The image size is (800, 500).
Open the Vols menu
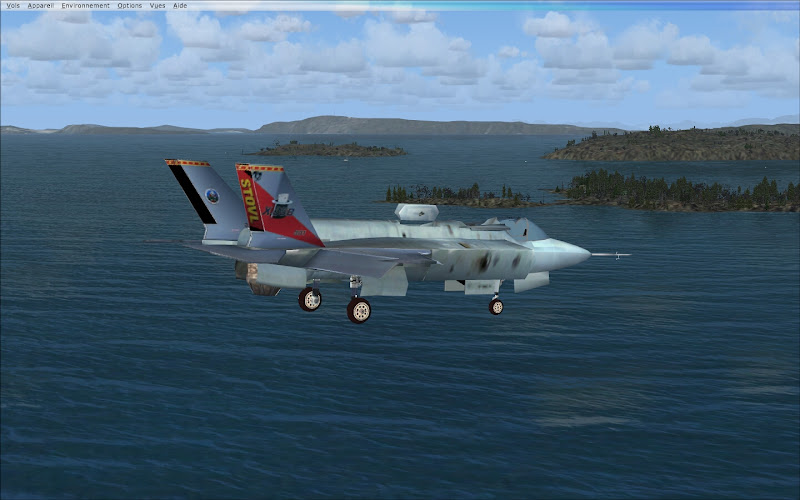click(13, 5)
